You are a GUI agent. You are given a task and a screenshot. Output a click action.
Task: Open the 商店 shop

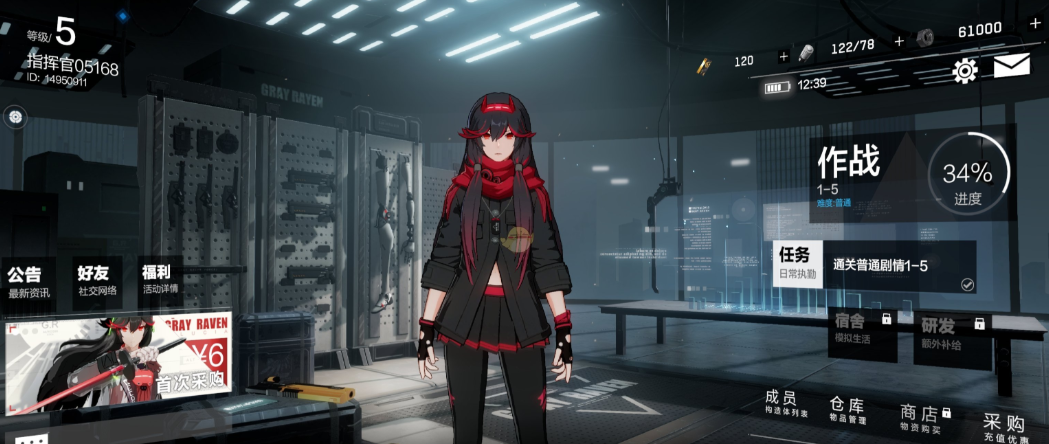click(922, 414)
